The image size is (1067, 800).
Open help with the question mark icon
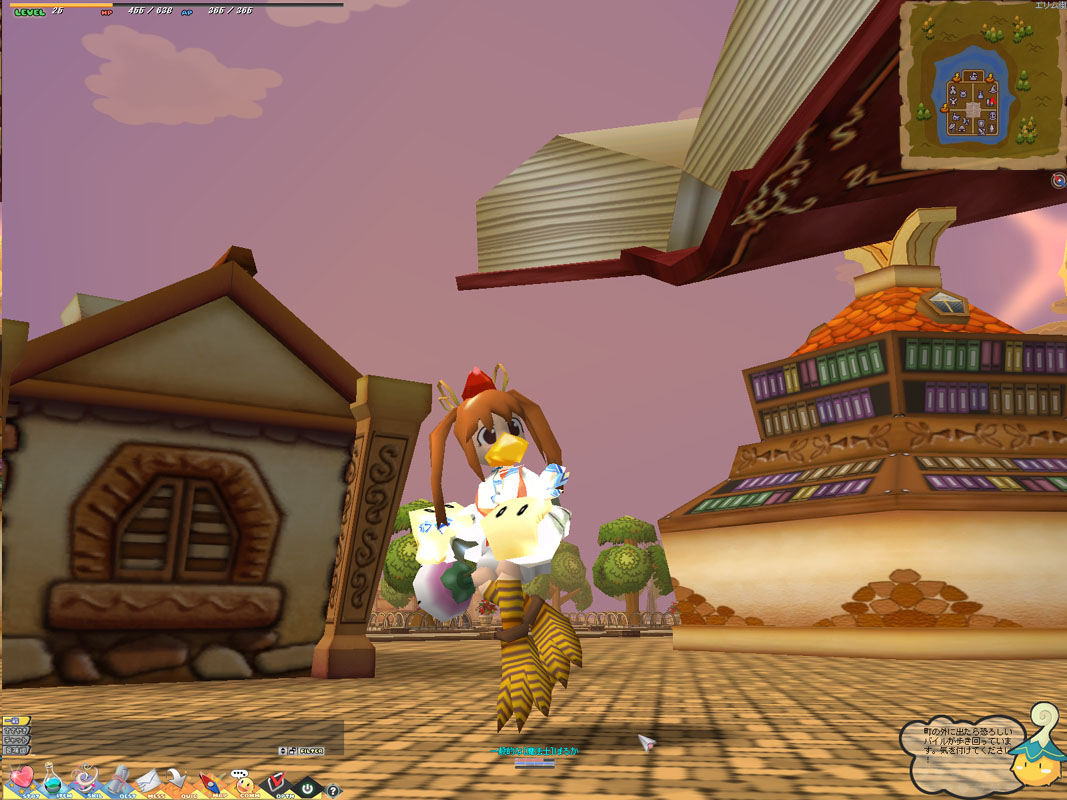tap(333, 790)
